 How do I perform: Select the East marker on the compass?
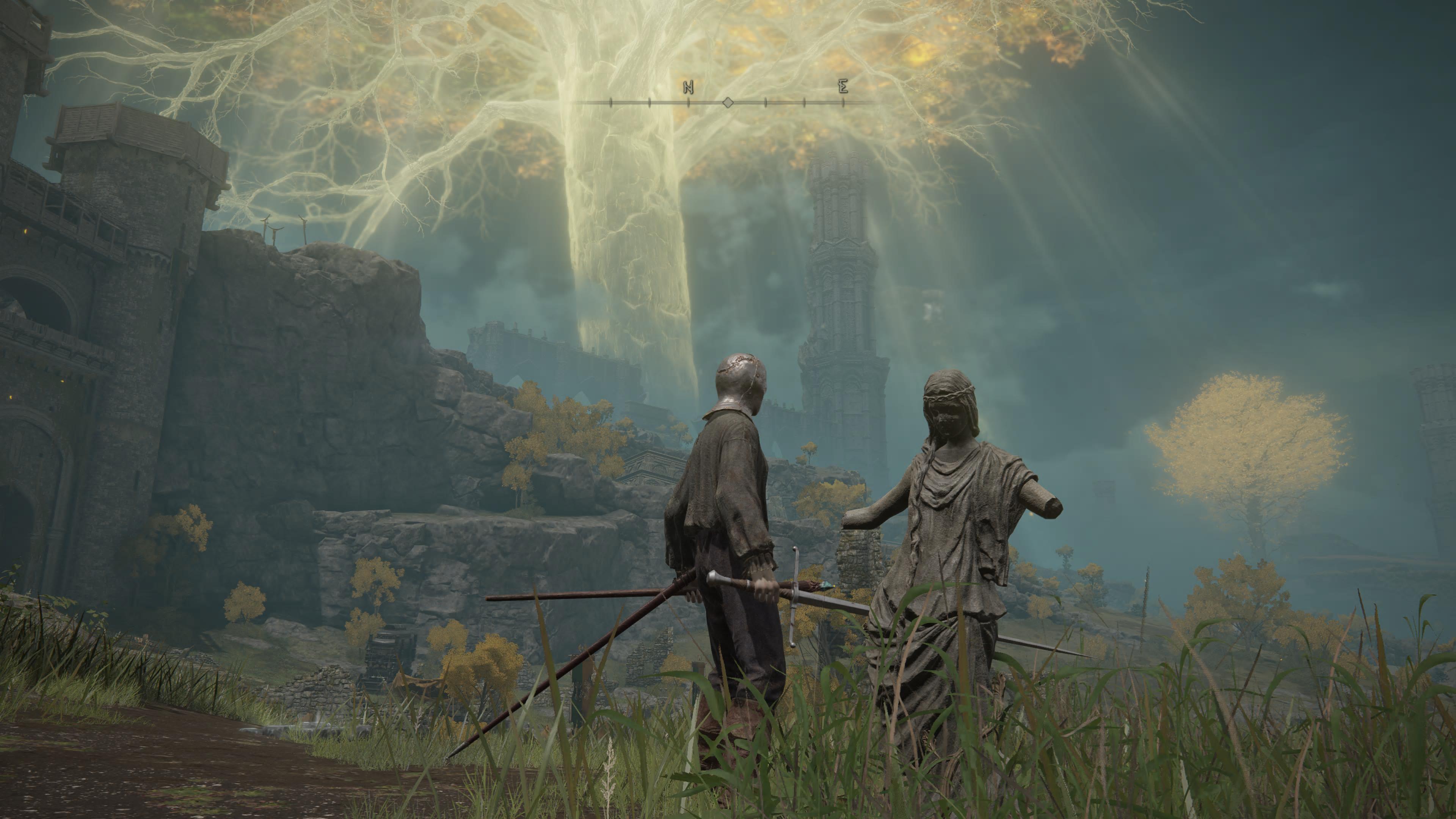tap(843, 86)
